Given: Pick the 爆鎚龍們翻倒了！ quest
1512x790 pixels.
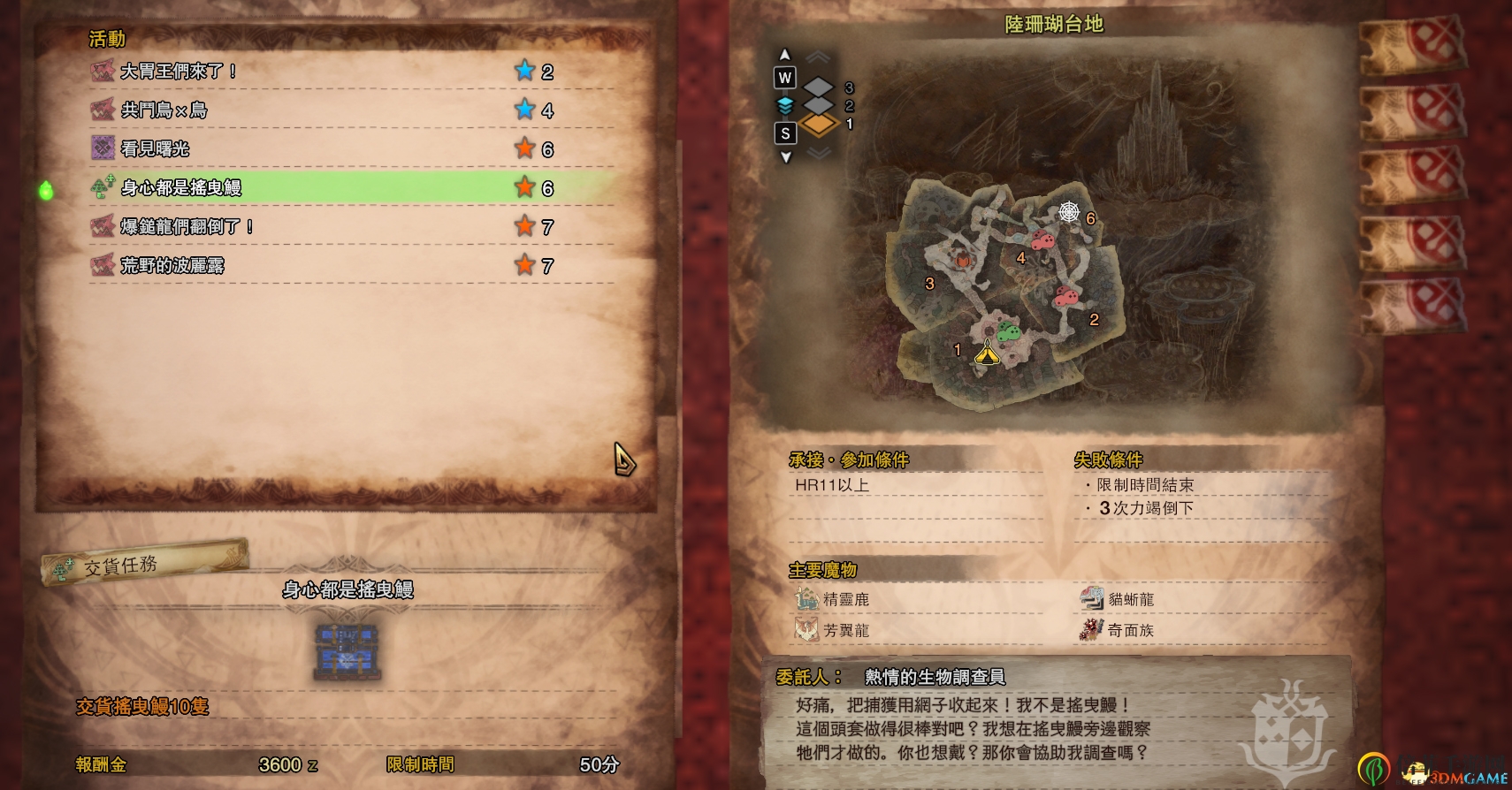Looking at the screenshot, I should [x=187, y=227].
